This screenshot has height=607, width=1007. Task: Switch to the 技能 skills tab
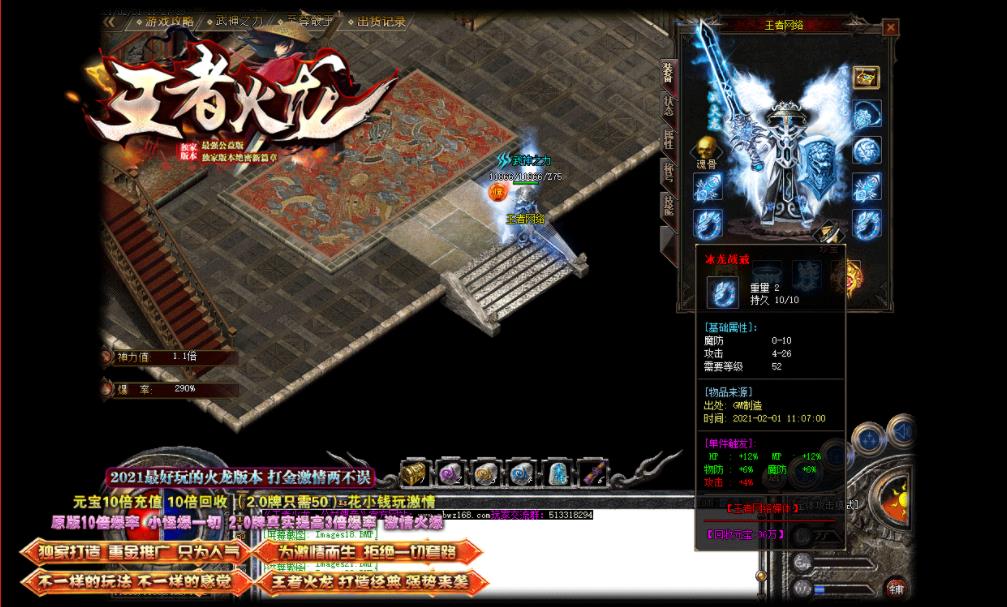(667, 205)
